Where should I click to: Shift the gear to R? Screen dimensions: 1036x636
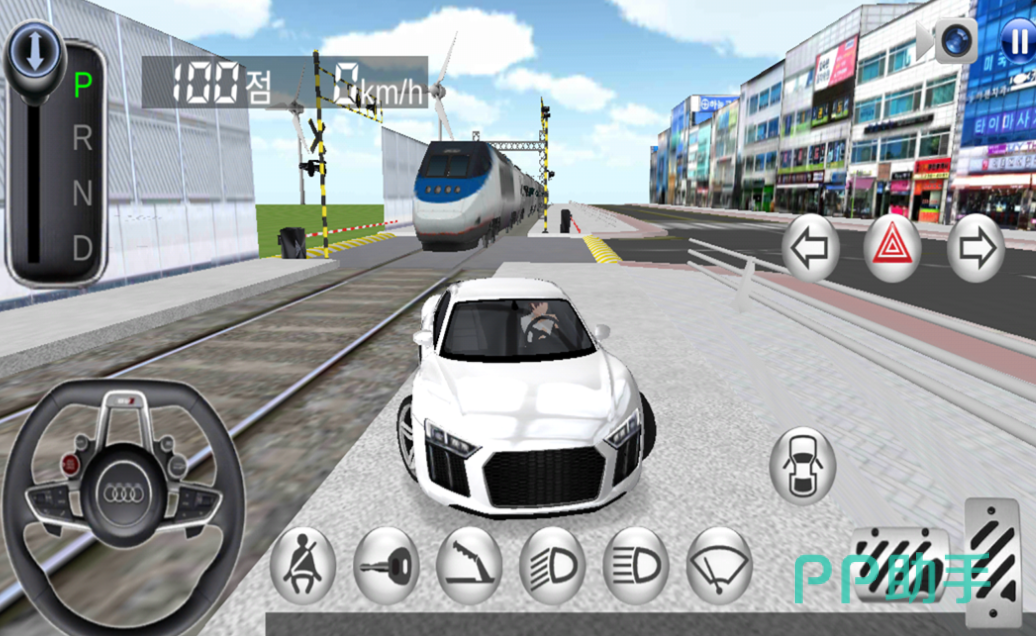pyautogui.click(x=82, y=139)
